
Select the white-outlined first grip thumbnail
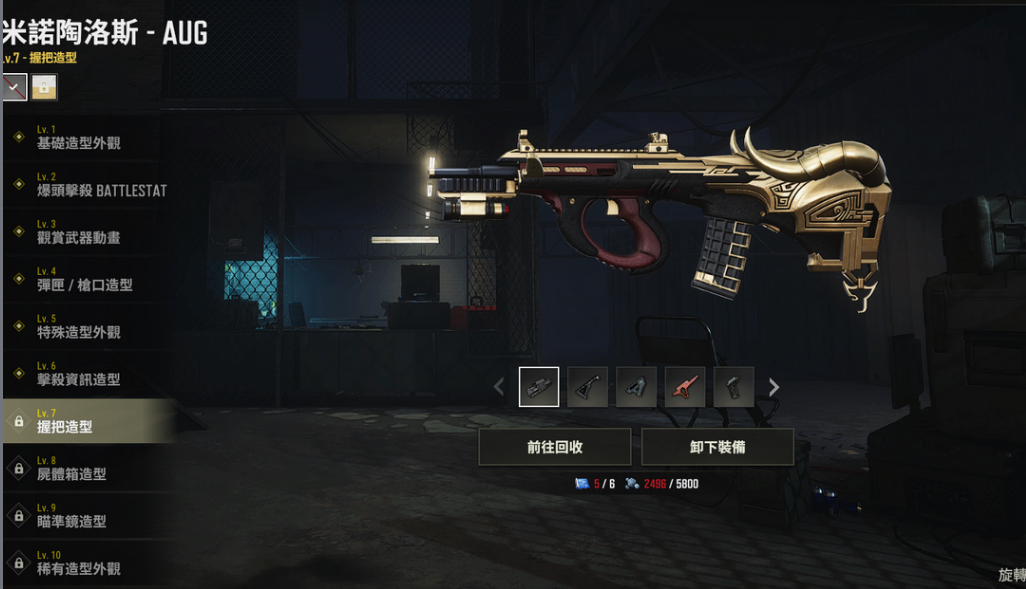click(539, 387)
